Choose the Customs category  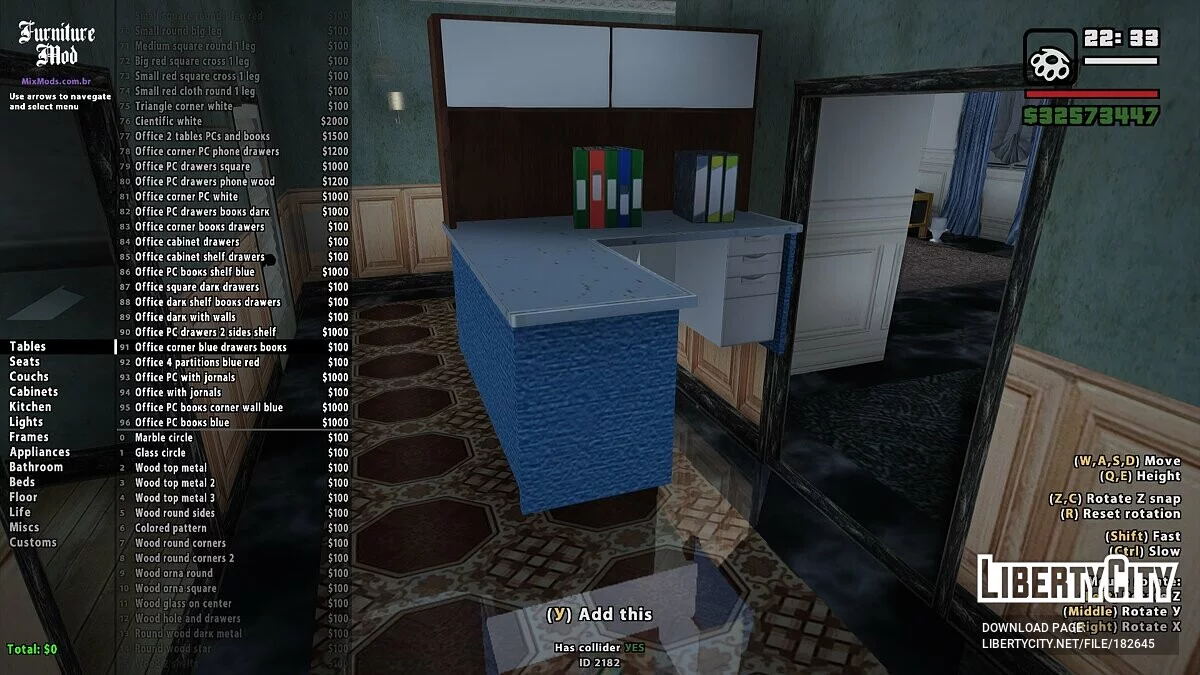[33, 542]
